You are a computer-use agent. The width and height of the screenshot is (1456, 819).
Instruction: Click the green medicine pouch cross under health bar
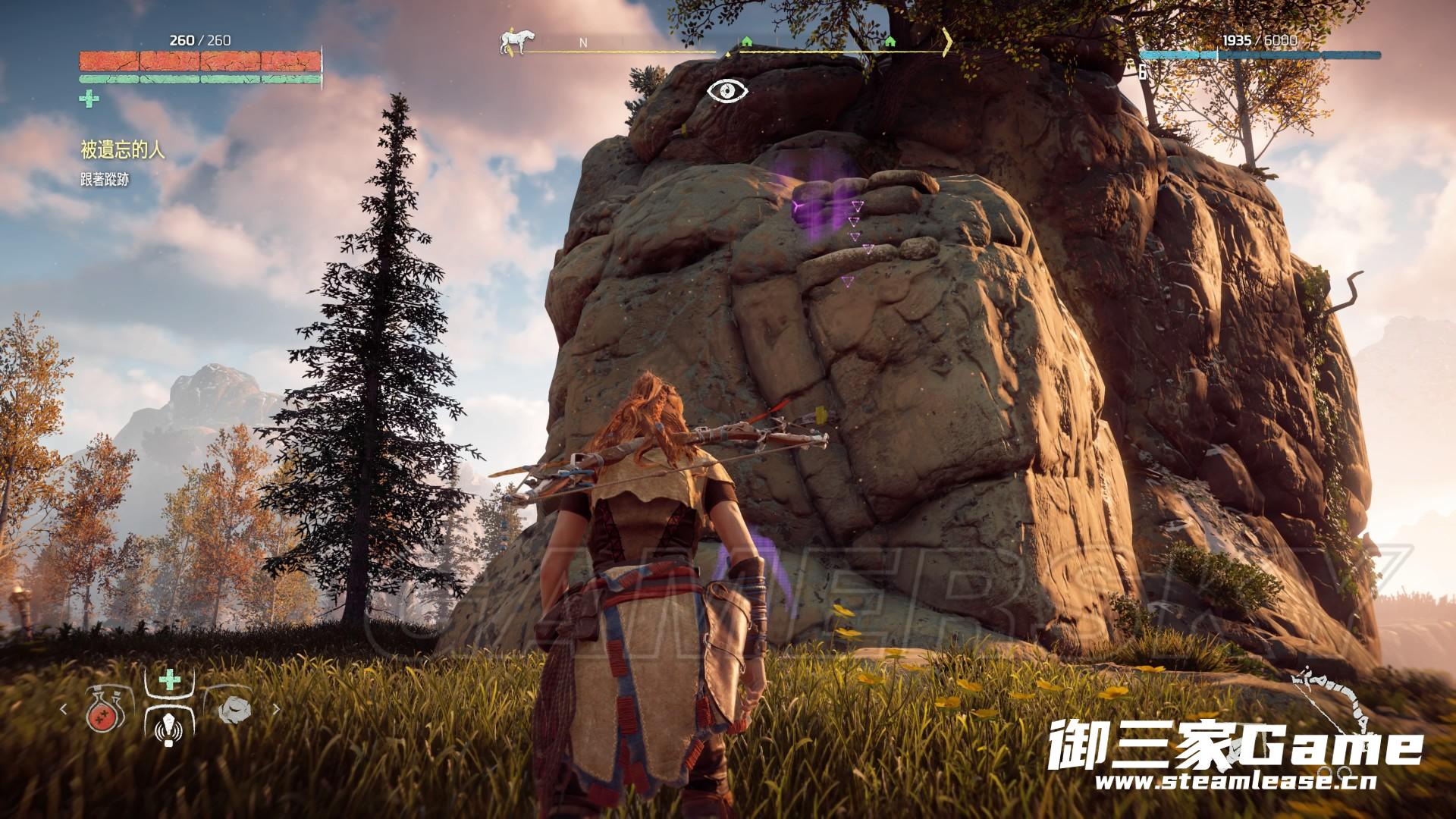tap(89, 98)
